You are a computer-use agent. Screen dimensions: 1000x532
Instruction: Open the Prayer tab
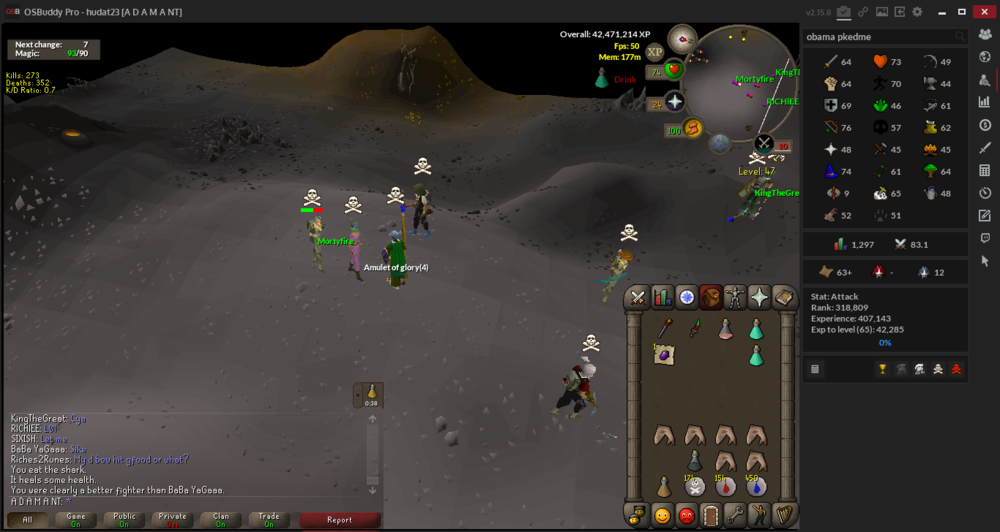tap(761, 297)
